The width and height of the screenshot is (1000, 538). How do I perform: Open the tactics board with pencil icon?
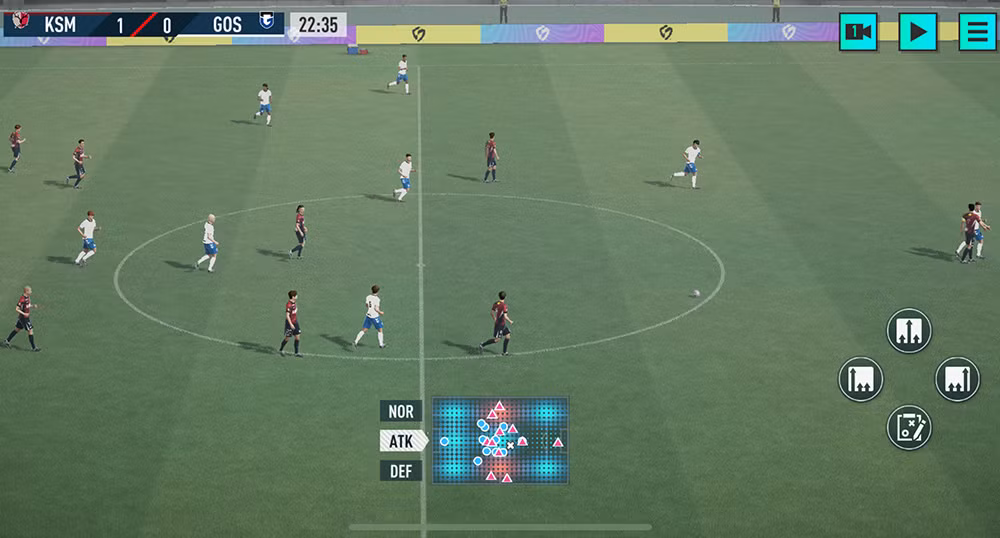pos(909,428)
